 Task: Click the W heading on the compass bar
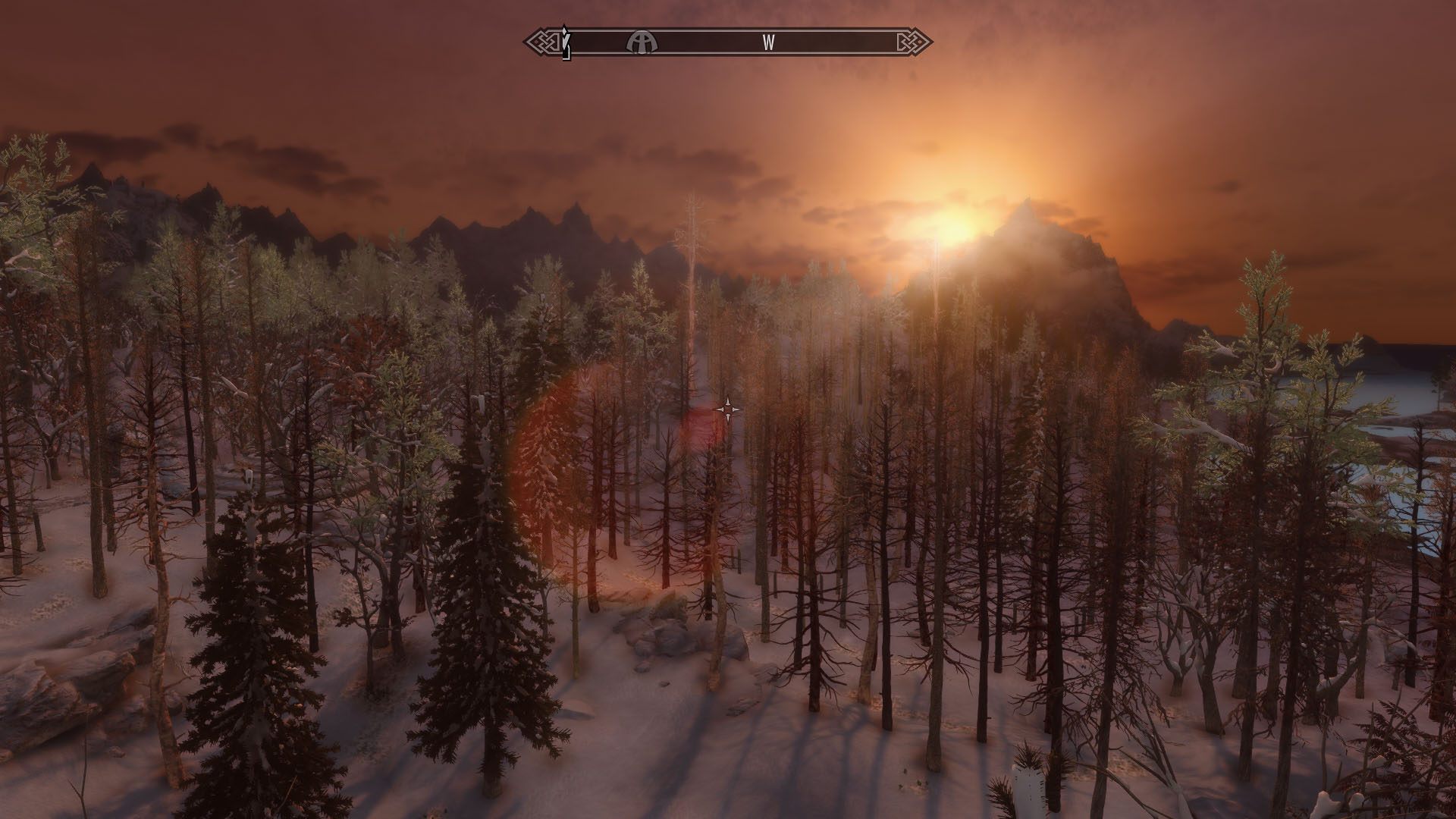(x=768, y=42)
